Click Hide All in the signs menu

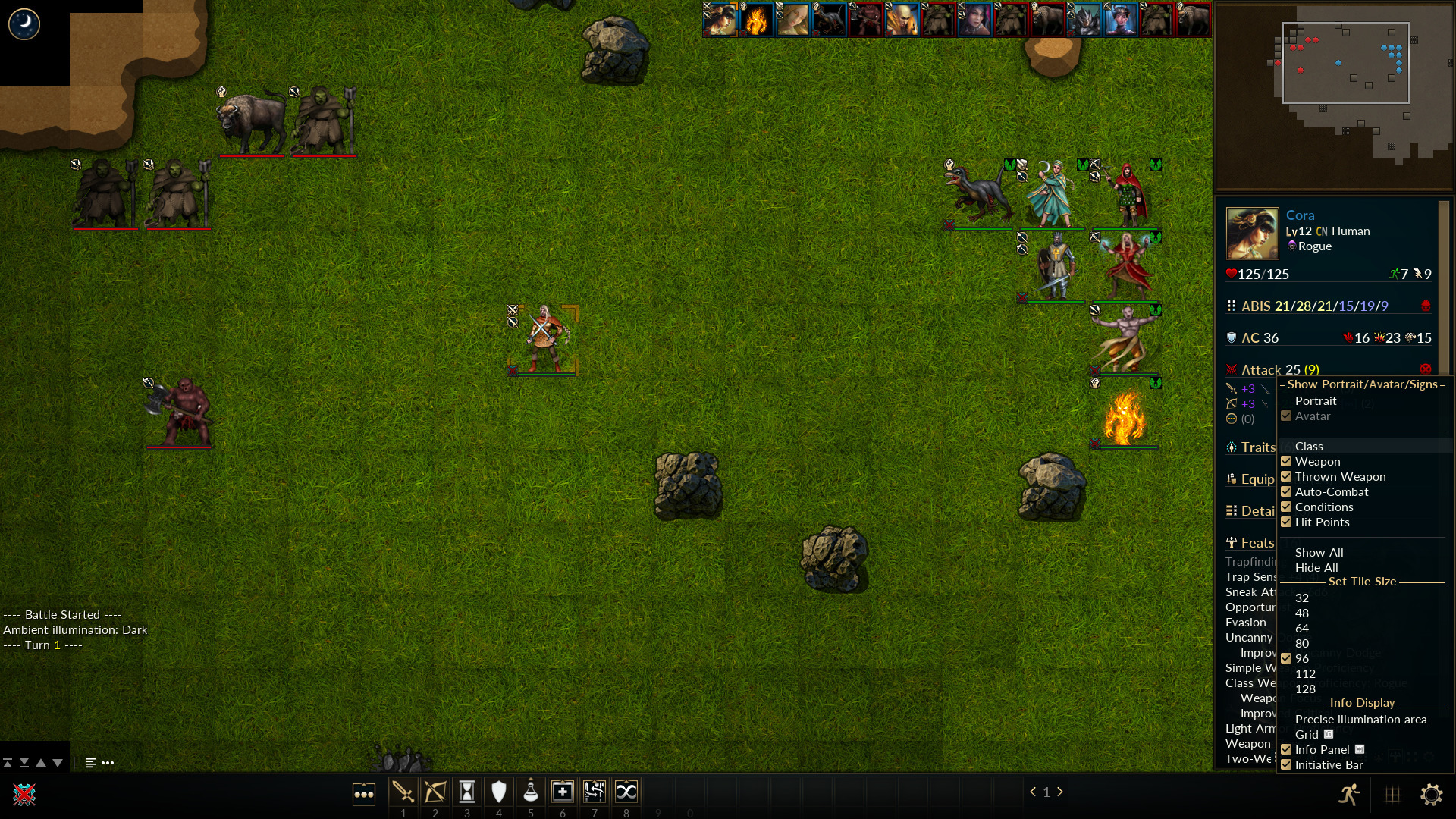tap(1317, 567)
